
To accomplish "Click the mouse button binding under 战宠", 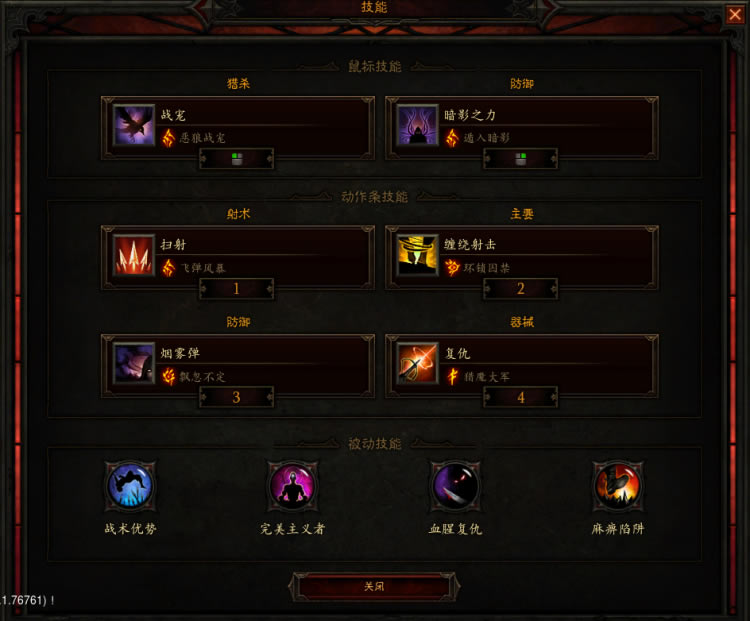I will click(x=237, y=158).
